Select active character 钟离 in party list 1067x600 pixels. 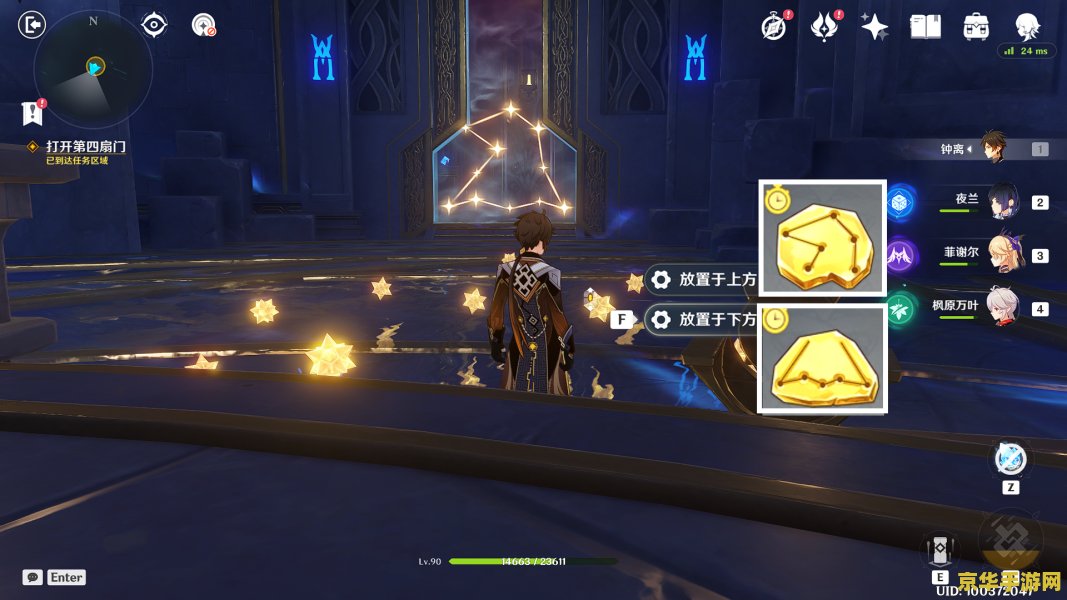coord(992,148)
